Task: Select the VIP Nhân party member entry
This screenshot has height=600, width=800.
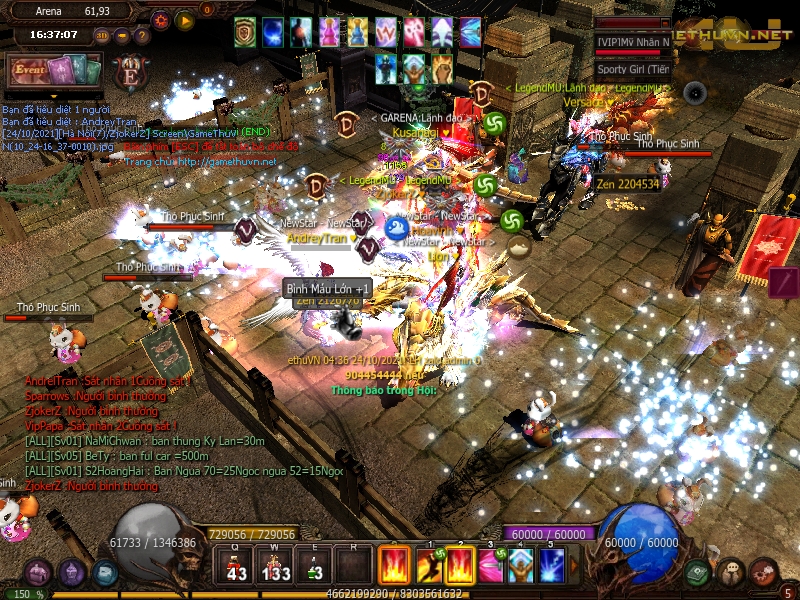Action: tap(632, 42)
